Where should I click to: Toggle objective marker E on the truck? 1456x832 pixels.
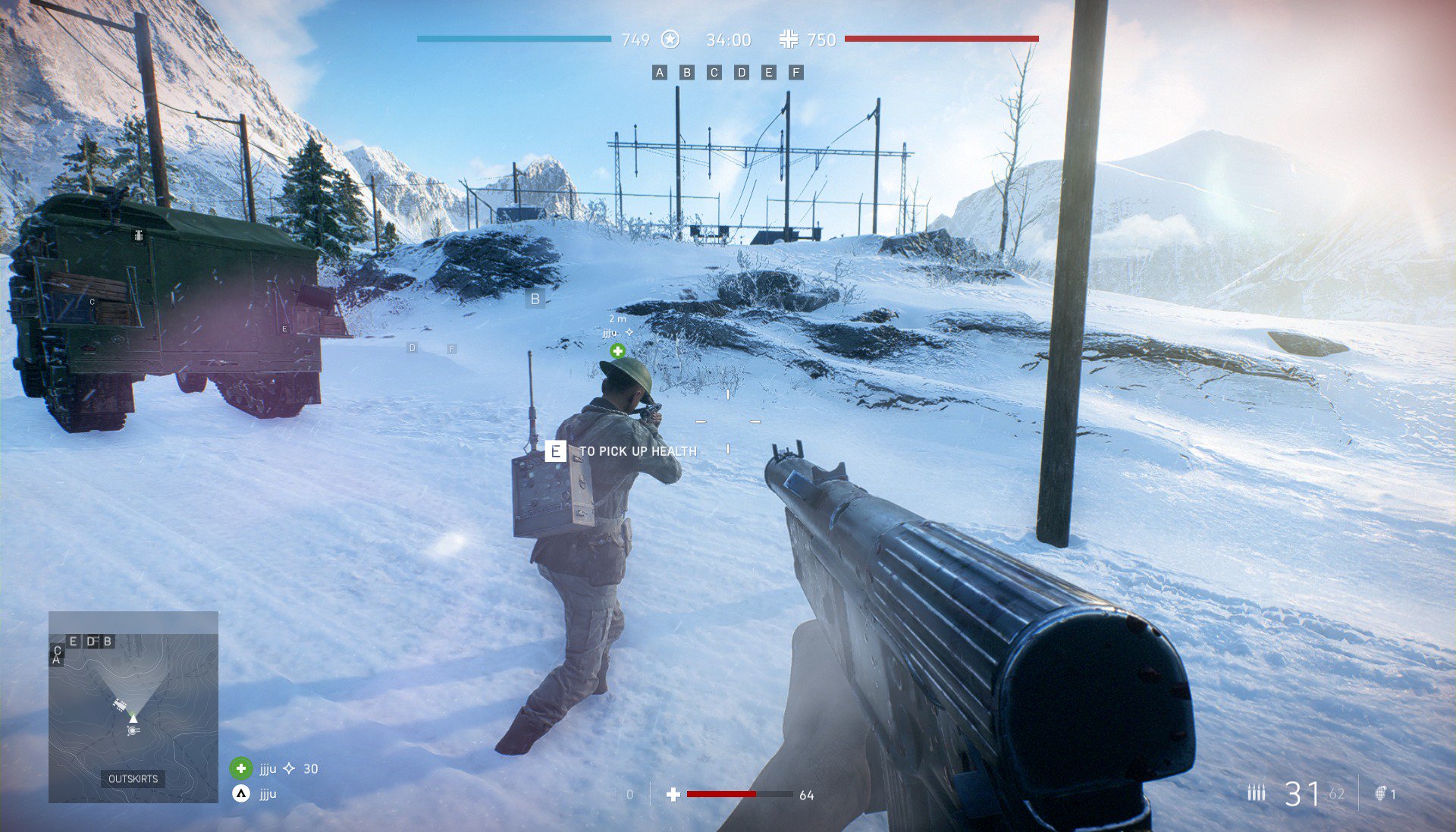click(x=284, y=329)
